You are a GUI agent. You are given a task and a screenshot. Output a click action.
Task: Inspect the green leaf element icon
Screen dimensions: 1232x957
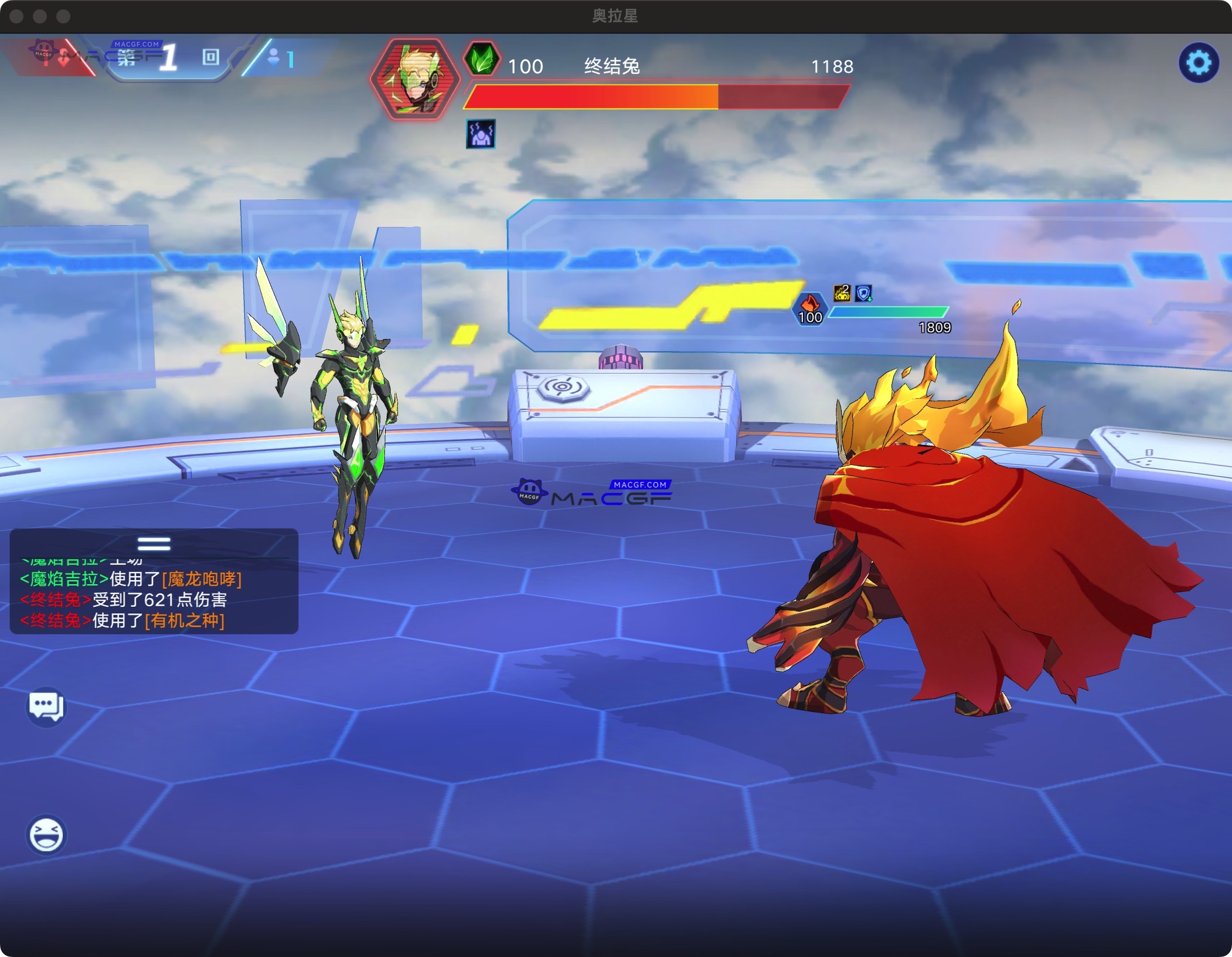point(482,59)
